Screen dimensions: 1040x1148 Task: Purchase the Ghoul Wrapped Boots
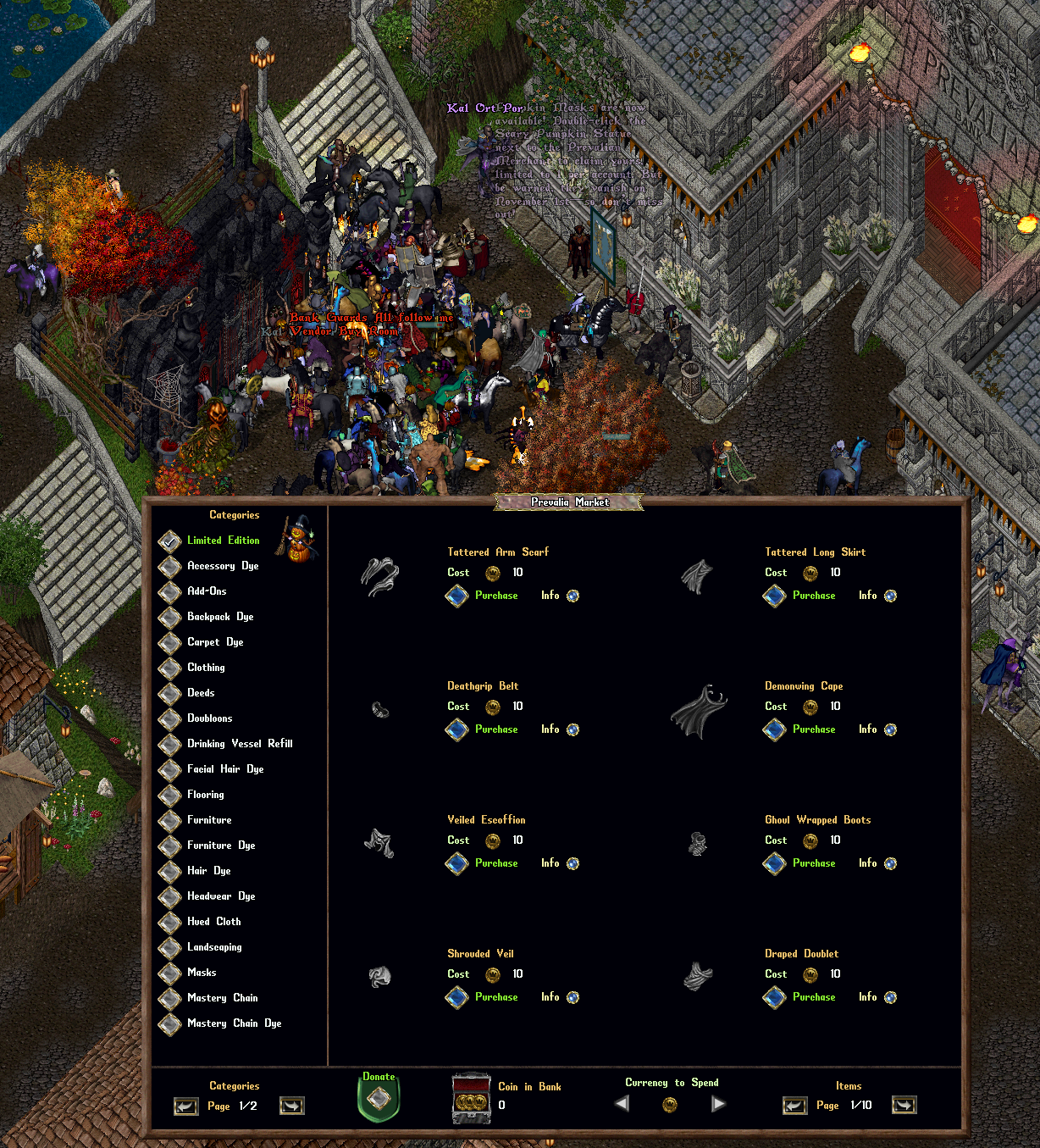(x=775, y=863)
